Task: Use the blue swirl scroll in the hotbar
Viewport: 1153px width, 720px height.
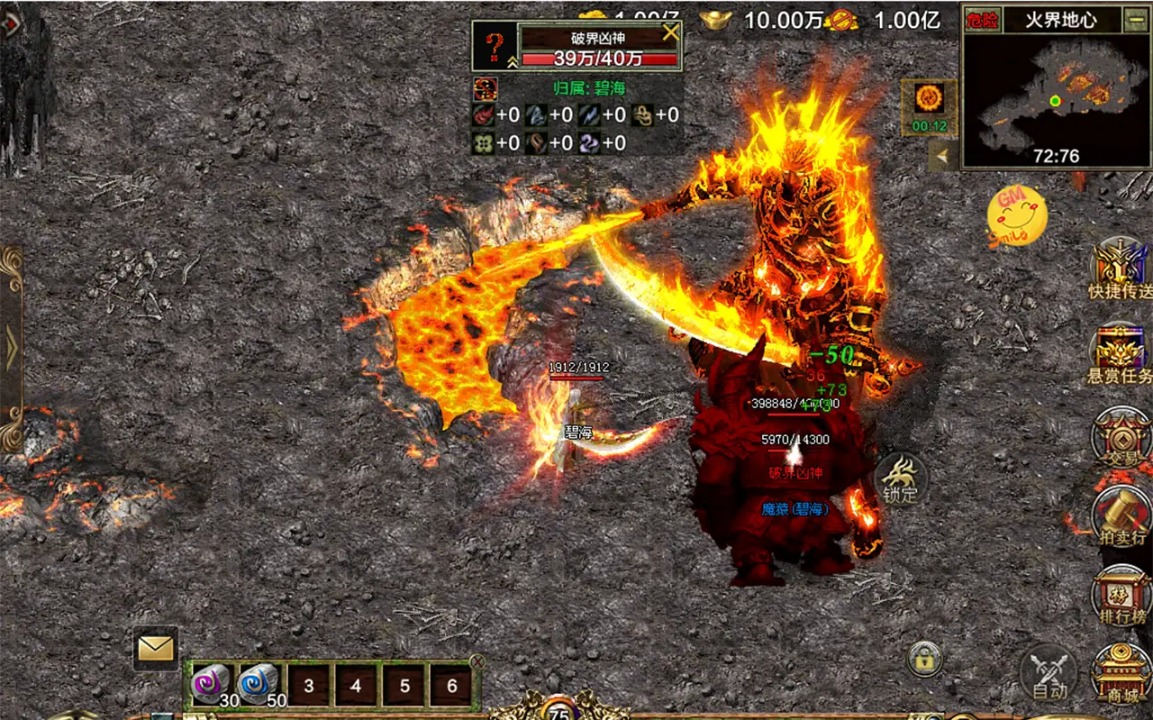Action: [258, 684]
